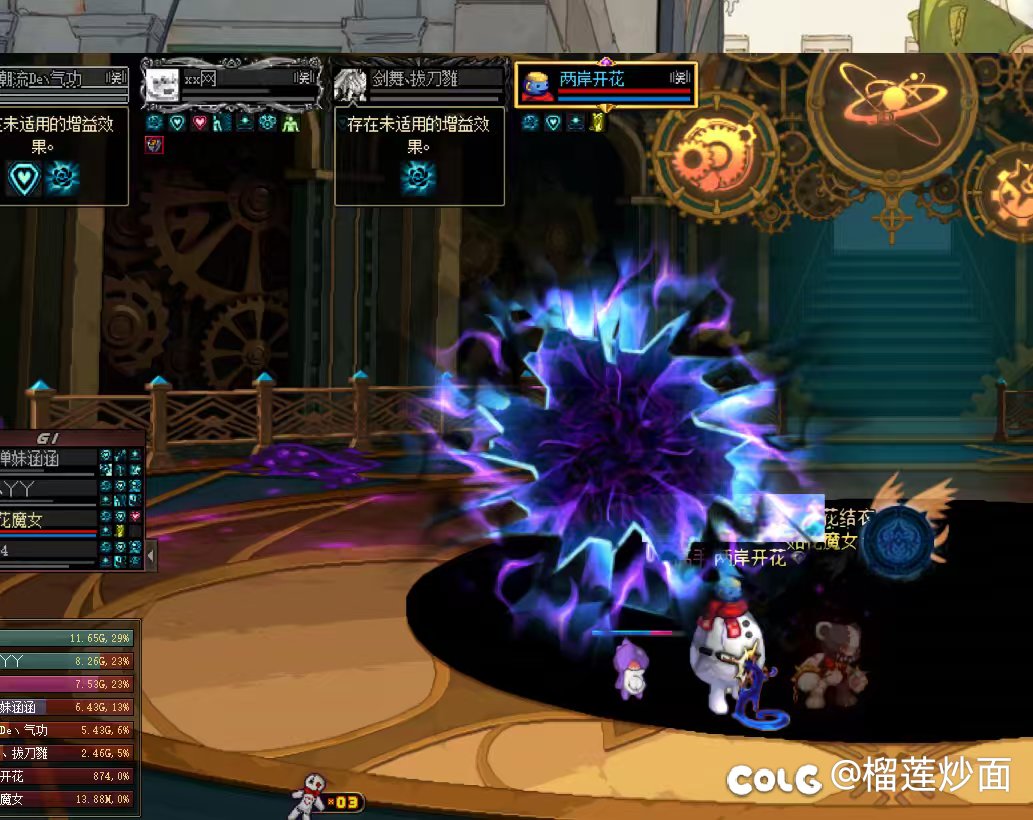Select the 7.53G pink damage meter row
This screenshot has width=1033, height=820.
(68, 684)
